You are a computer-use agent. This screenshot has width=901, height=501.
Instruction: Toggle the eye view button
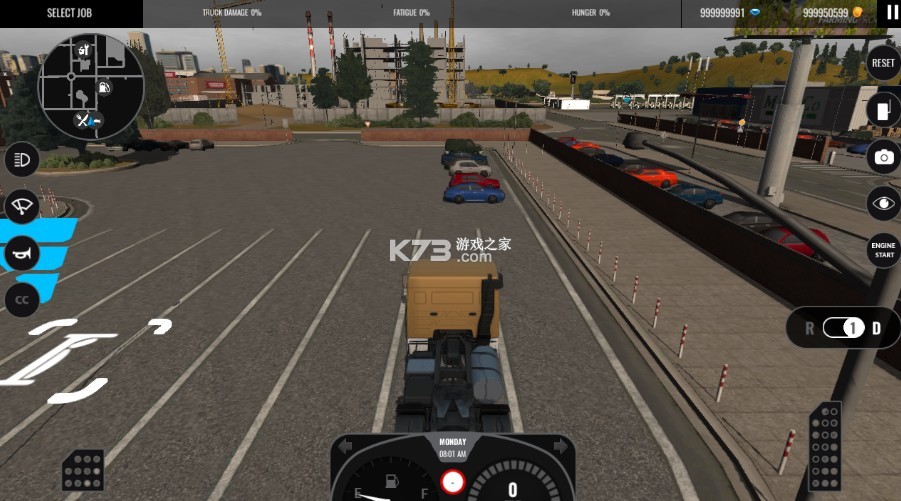click(x=883, y=203)
